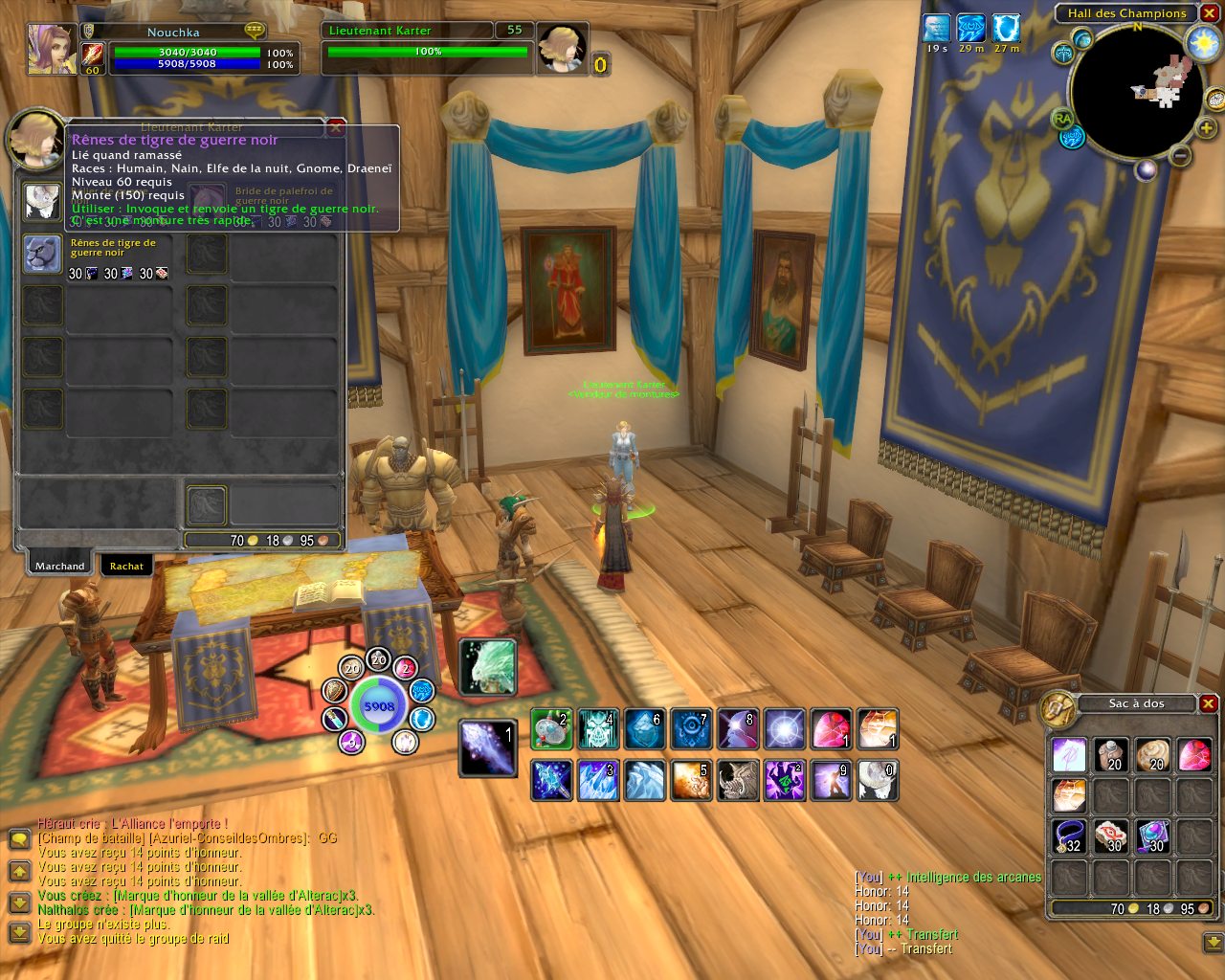The width and height of the screenshot is (1225, 980).
Task: Use the red mana gem in backpack
Action: [1193, 755]
